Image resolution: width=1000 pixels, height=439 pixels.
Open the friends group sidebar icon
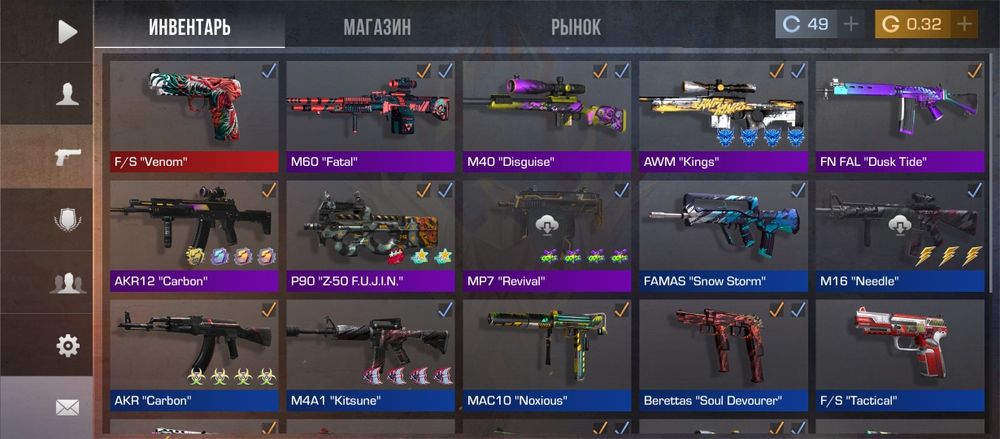tap(67, 283)
